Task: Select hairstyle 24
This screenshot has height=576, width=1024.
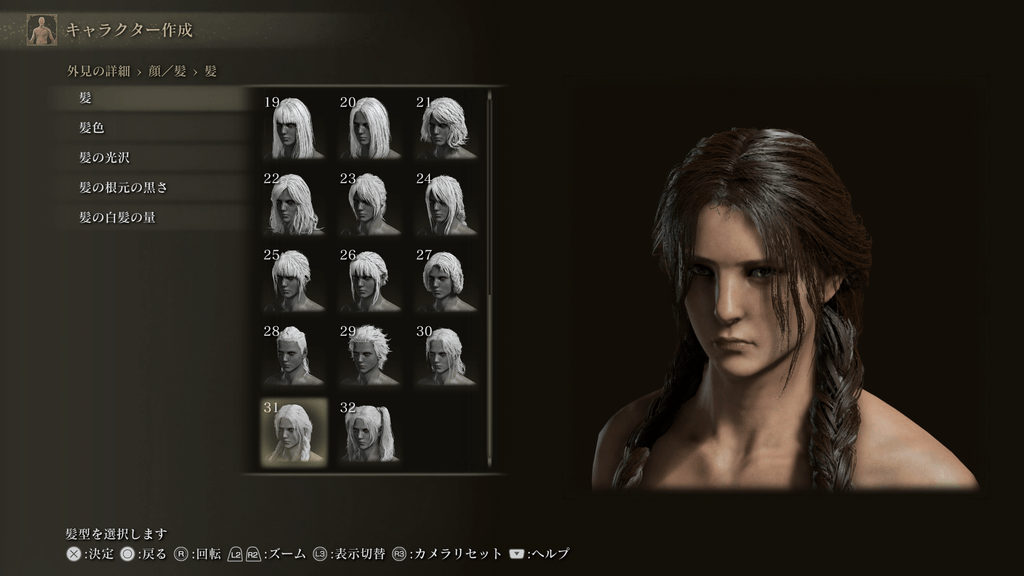Action: [x=446, y=203]
